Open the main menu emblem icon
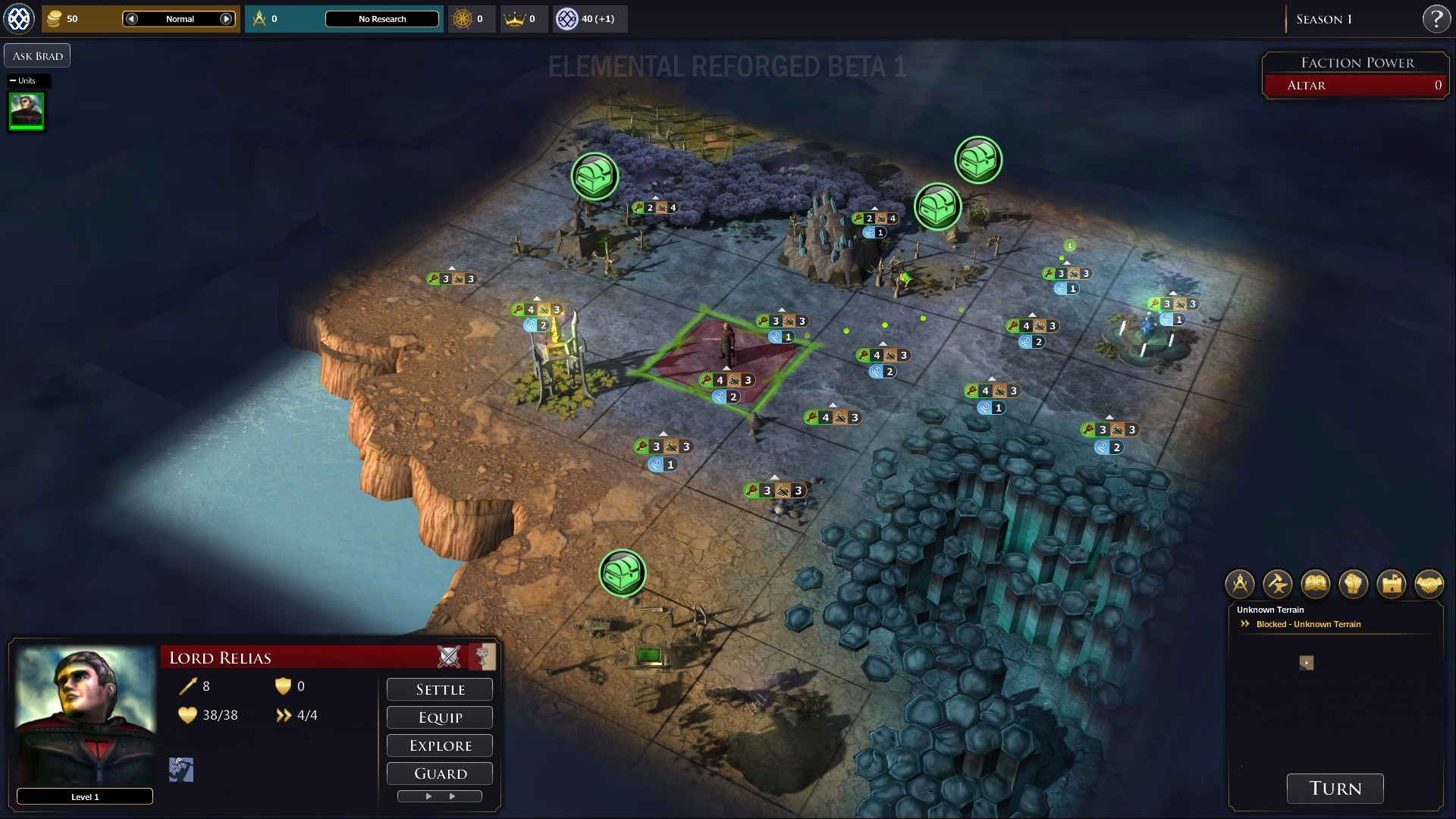 coord(19,19)
